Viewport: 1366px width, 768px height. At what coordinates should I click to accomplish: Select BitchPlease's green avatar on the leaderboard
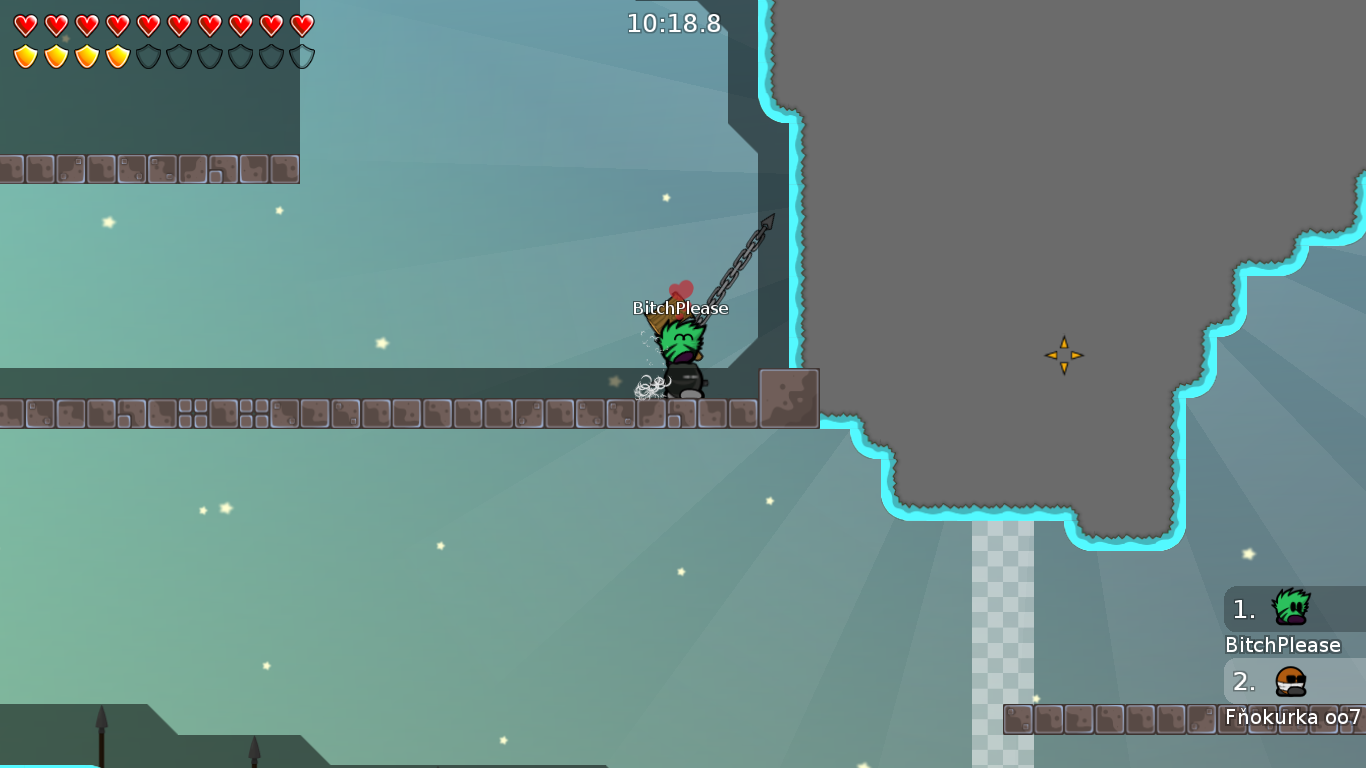coord(1290,606)
